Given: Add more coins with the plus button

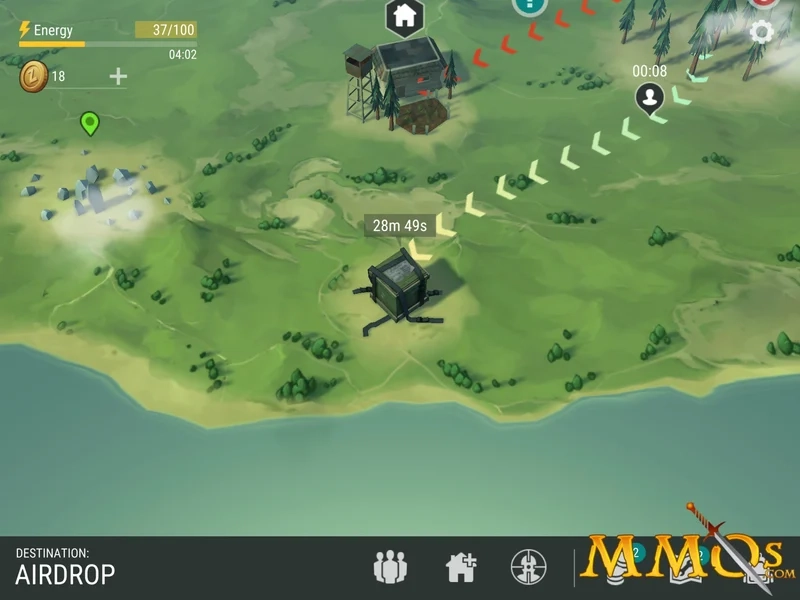Looking at the screenshot, I should (x=118, y=76).
